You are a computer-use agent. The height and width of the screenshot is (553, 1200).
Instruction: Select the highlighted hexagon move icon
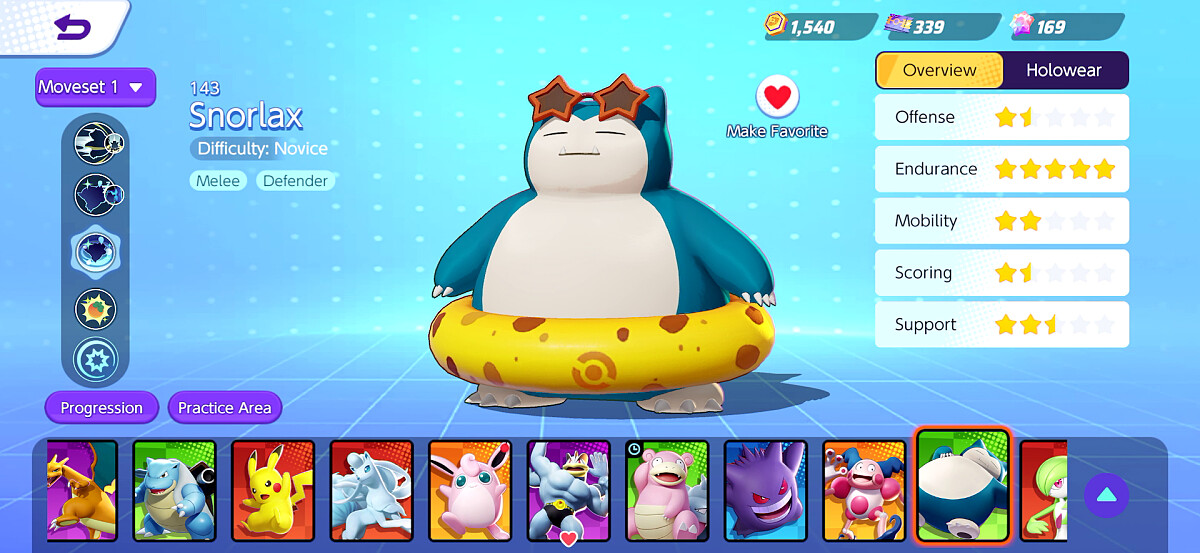(x=96, y=252)
